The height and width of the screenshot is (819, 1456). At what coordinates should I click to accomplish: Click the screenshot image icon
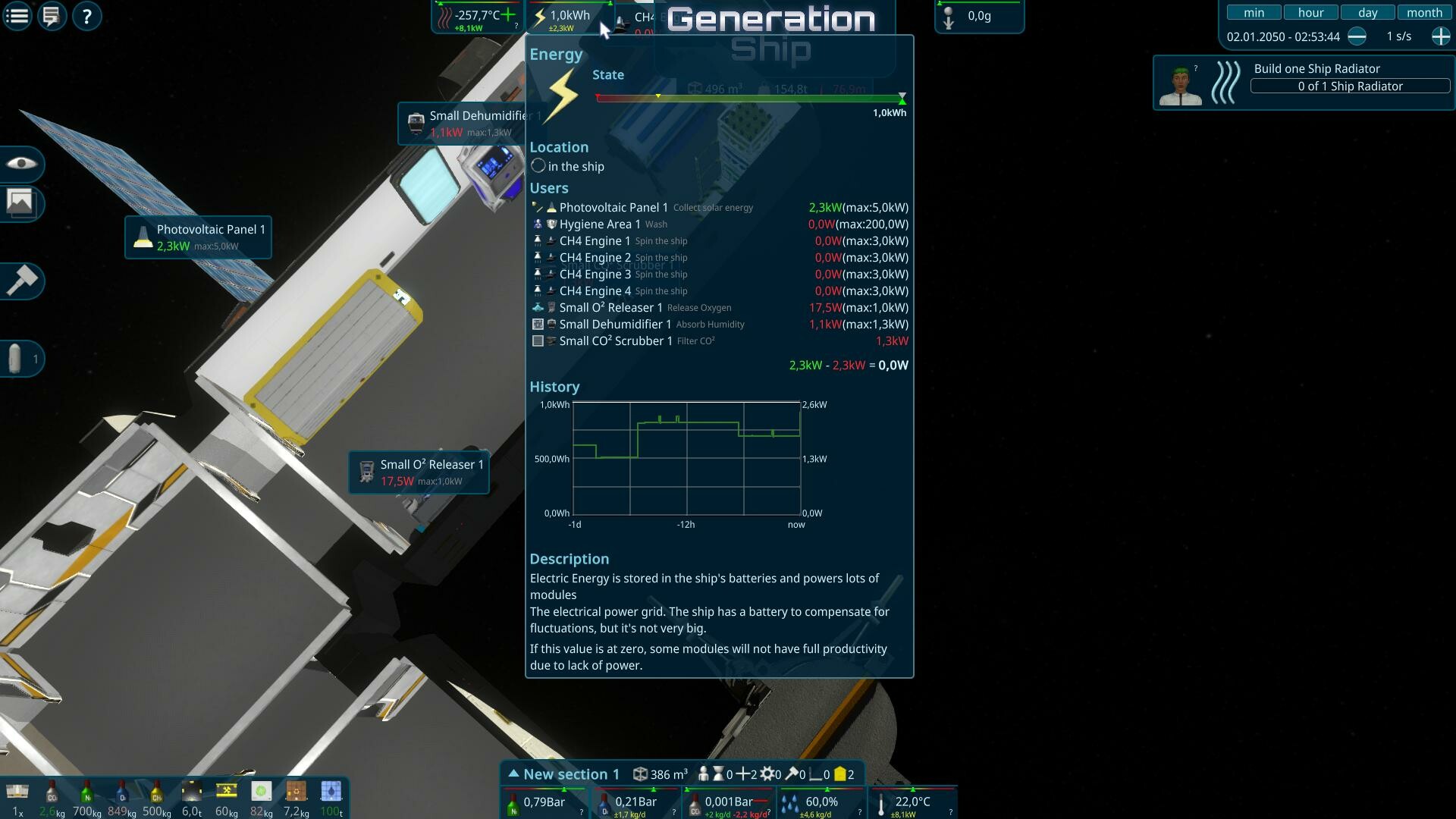coord(22,203)
